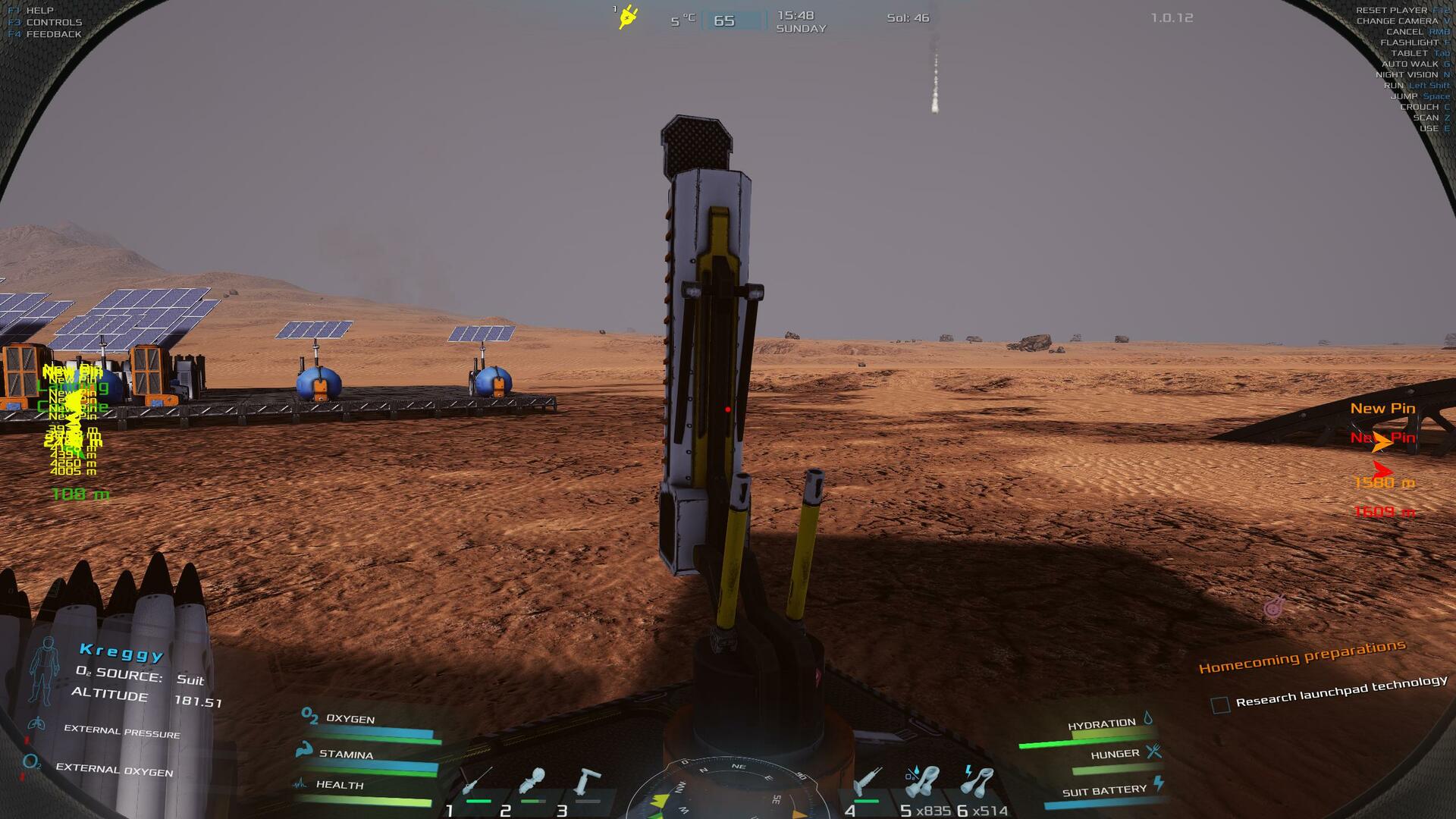Choose the hotbar slot 2 handheld tool
This screenshot has width=1456, height=819.
point(532,783)
